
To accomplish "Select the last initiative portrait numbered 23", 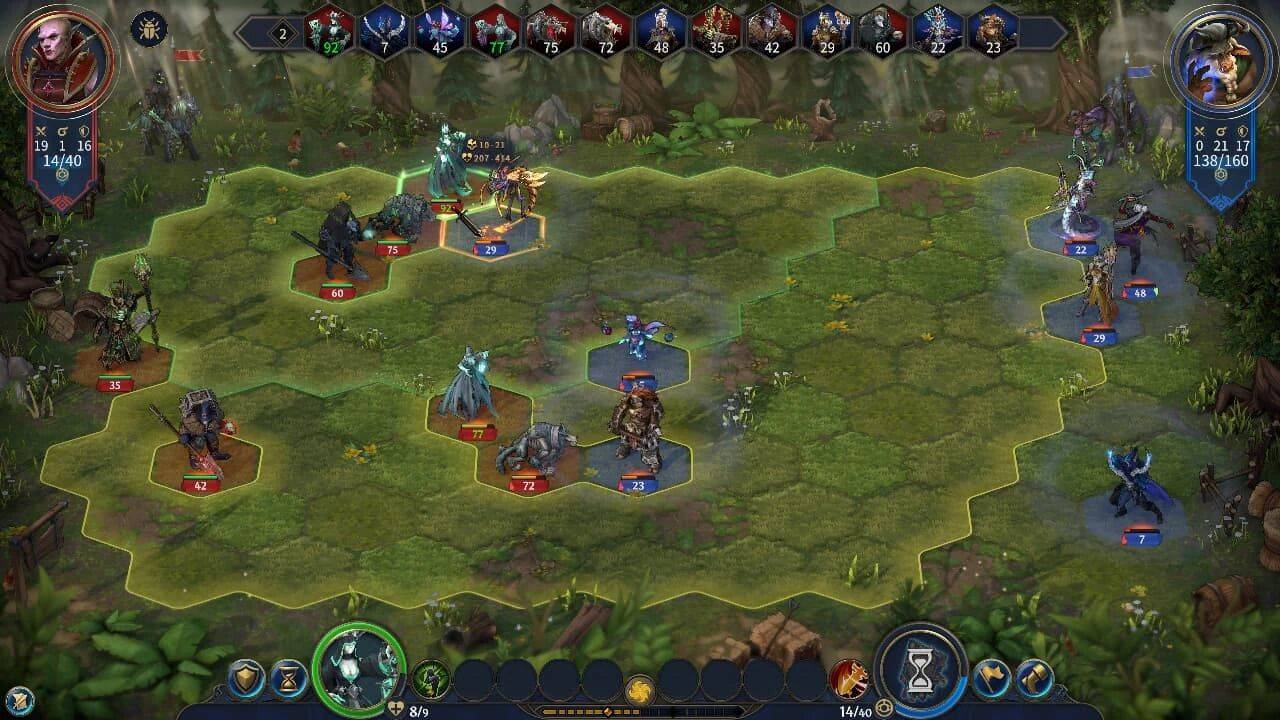I will 991,32.
